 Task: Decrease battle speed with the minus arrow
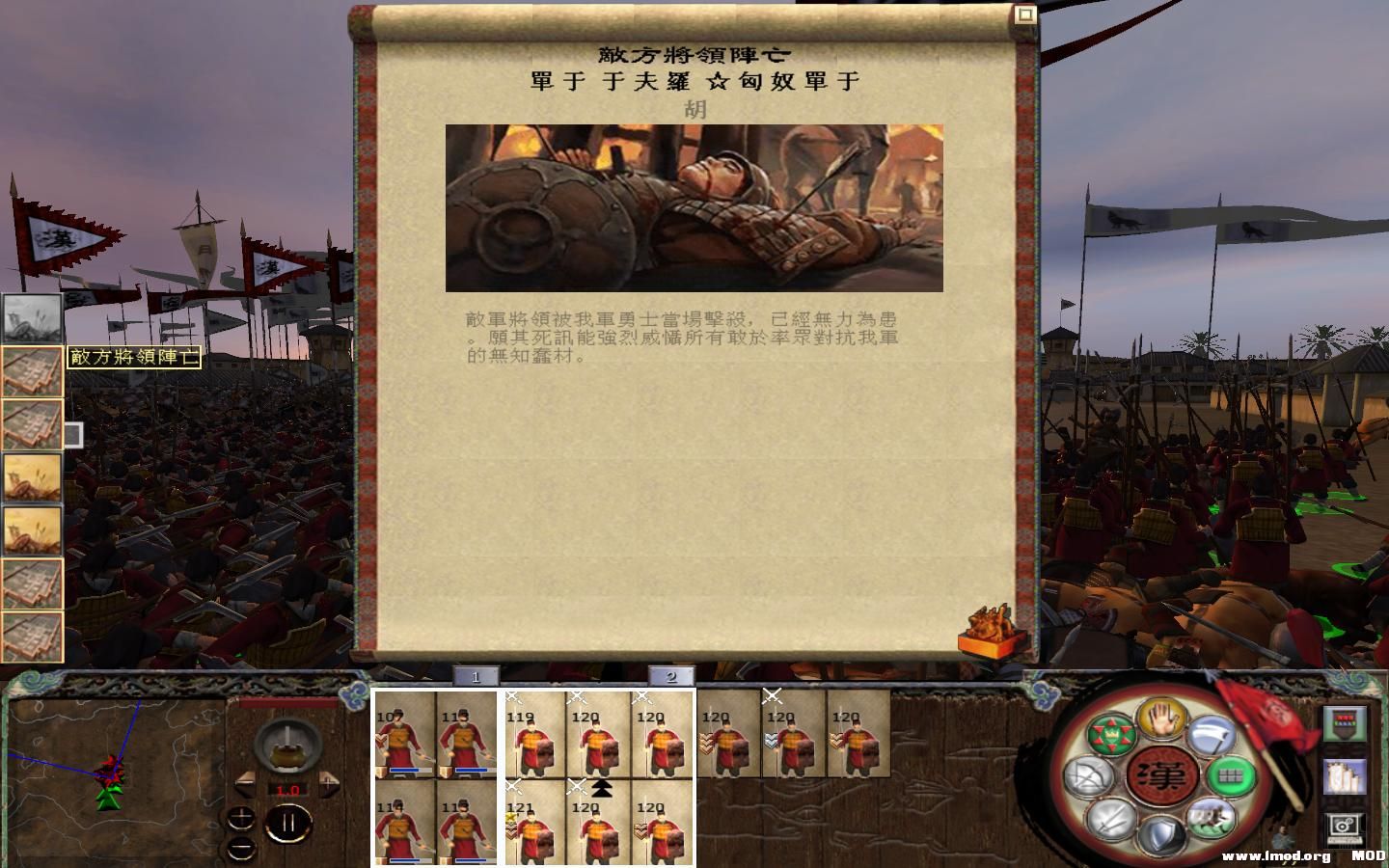[x=244, y=784]
